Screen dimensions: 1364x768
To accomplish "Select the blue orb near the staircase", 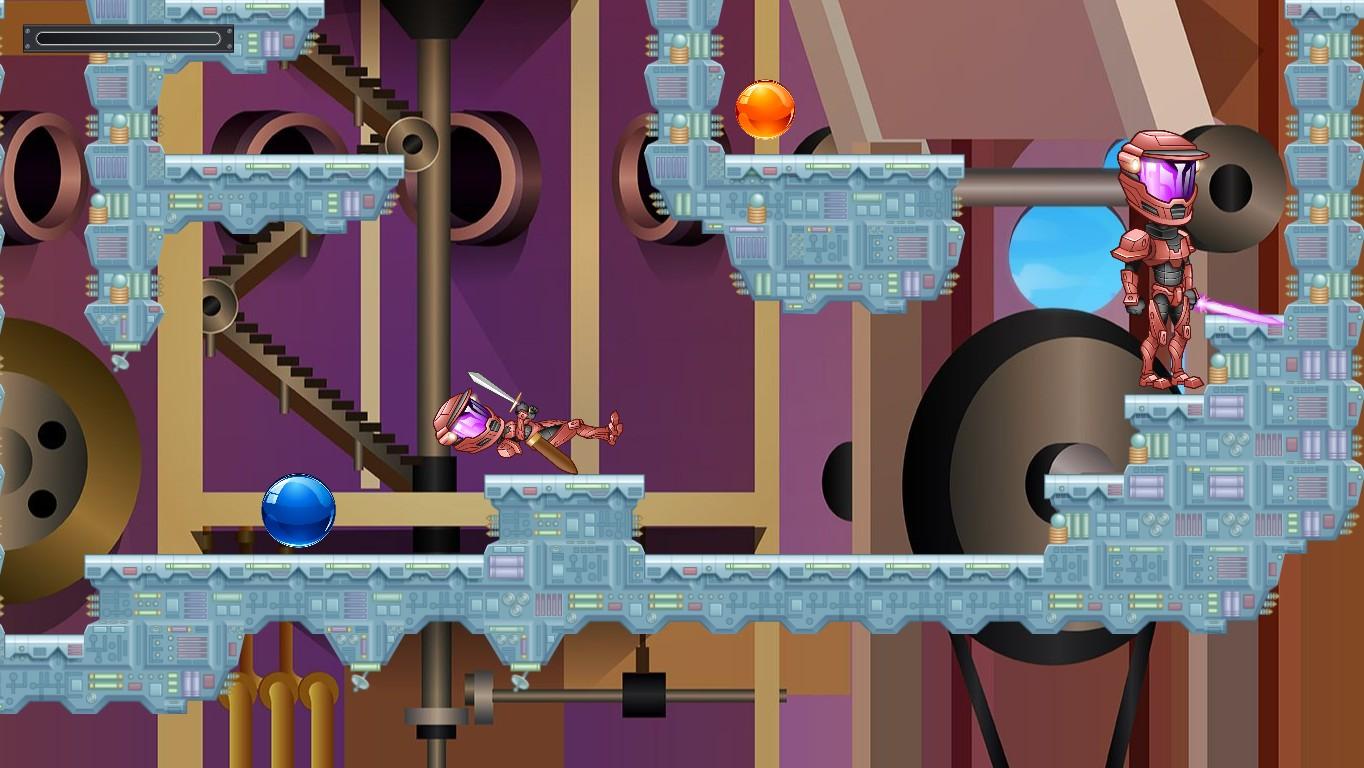I will coord(300,512).
